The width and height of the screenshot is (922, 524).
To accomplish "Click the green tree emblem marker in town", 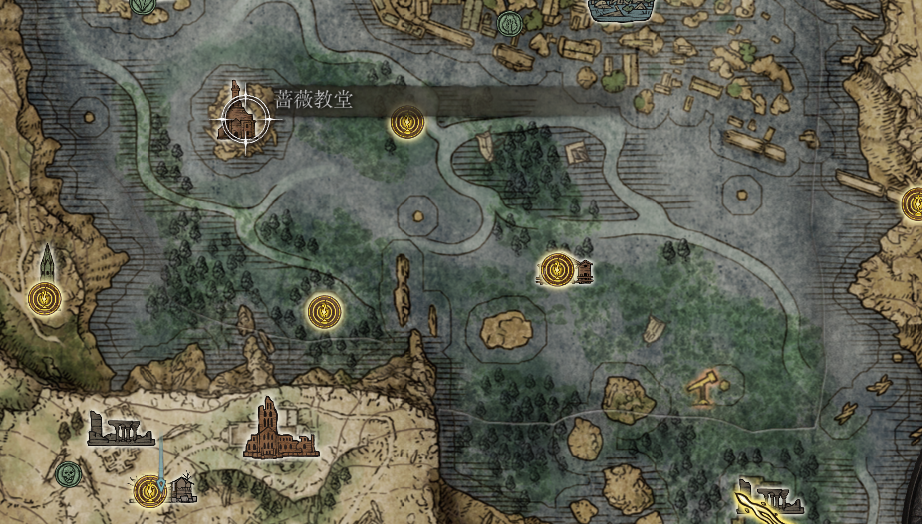I will 508,24.
